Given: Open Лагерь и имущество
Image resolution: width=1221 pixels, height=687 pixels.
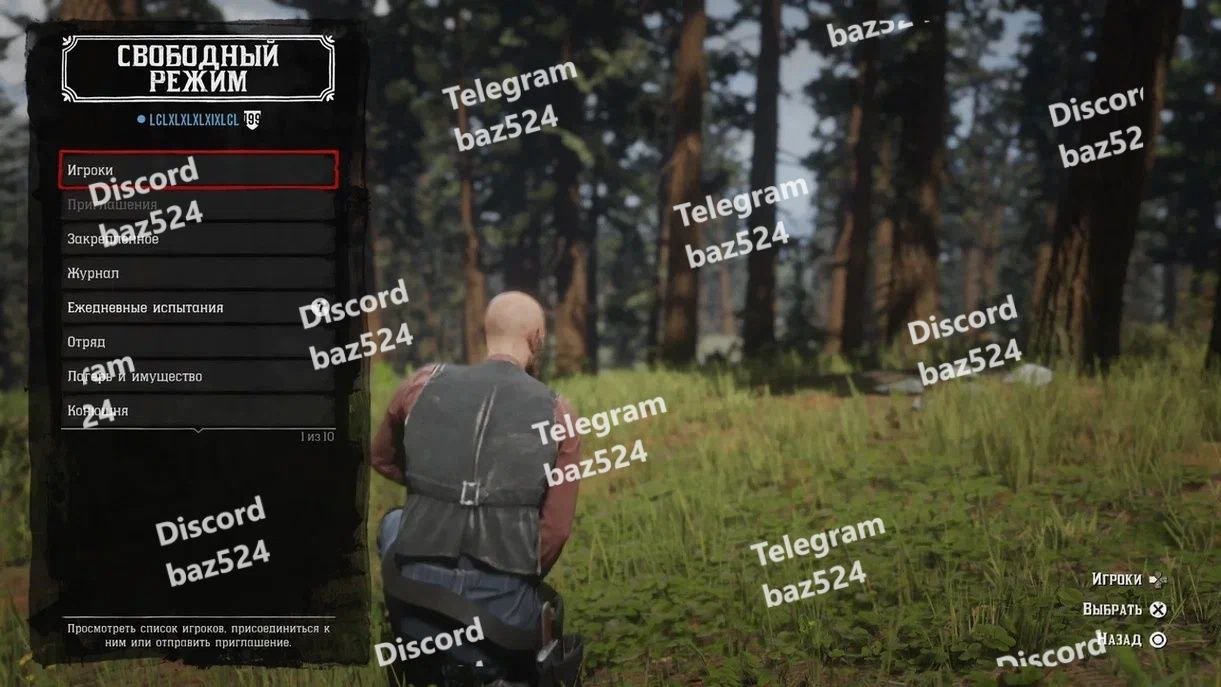Looking at the screenshot, I should (198, 376).
